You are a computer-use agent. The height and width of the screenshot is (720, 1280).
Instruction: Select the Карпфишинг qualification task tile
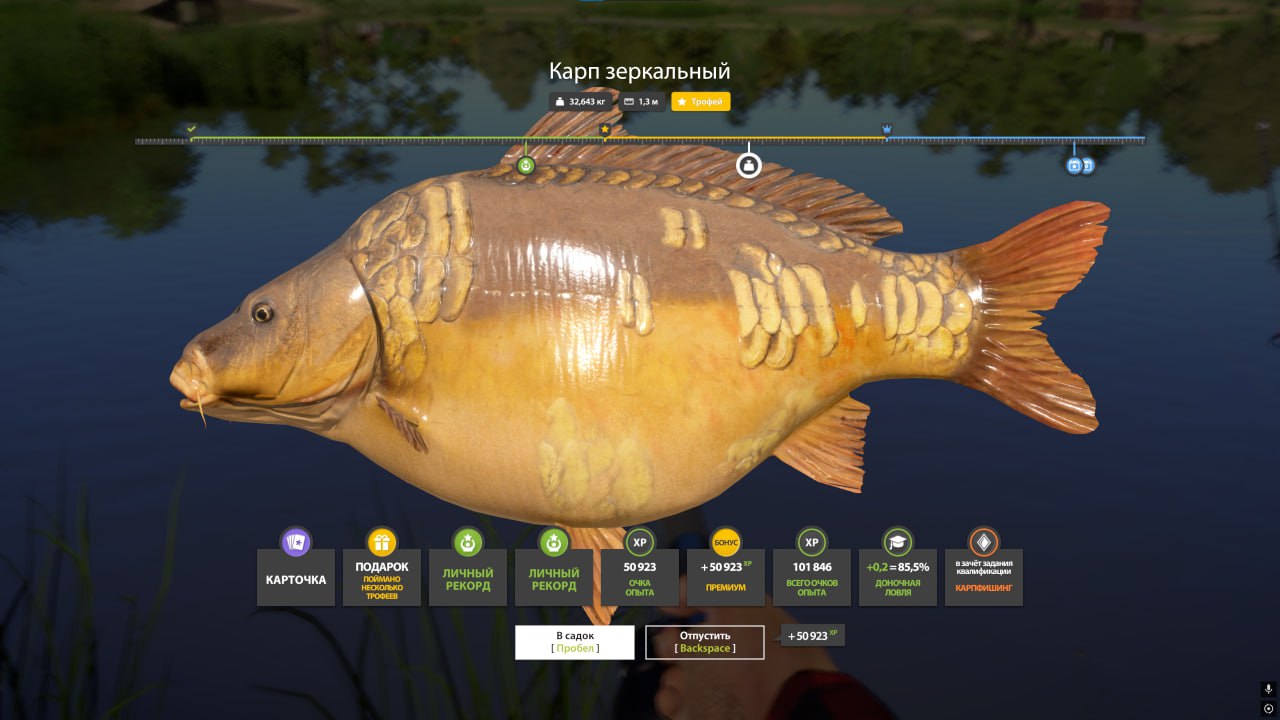(984, 577)
